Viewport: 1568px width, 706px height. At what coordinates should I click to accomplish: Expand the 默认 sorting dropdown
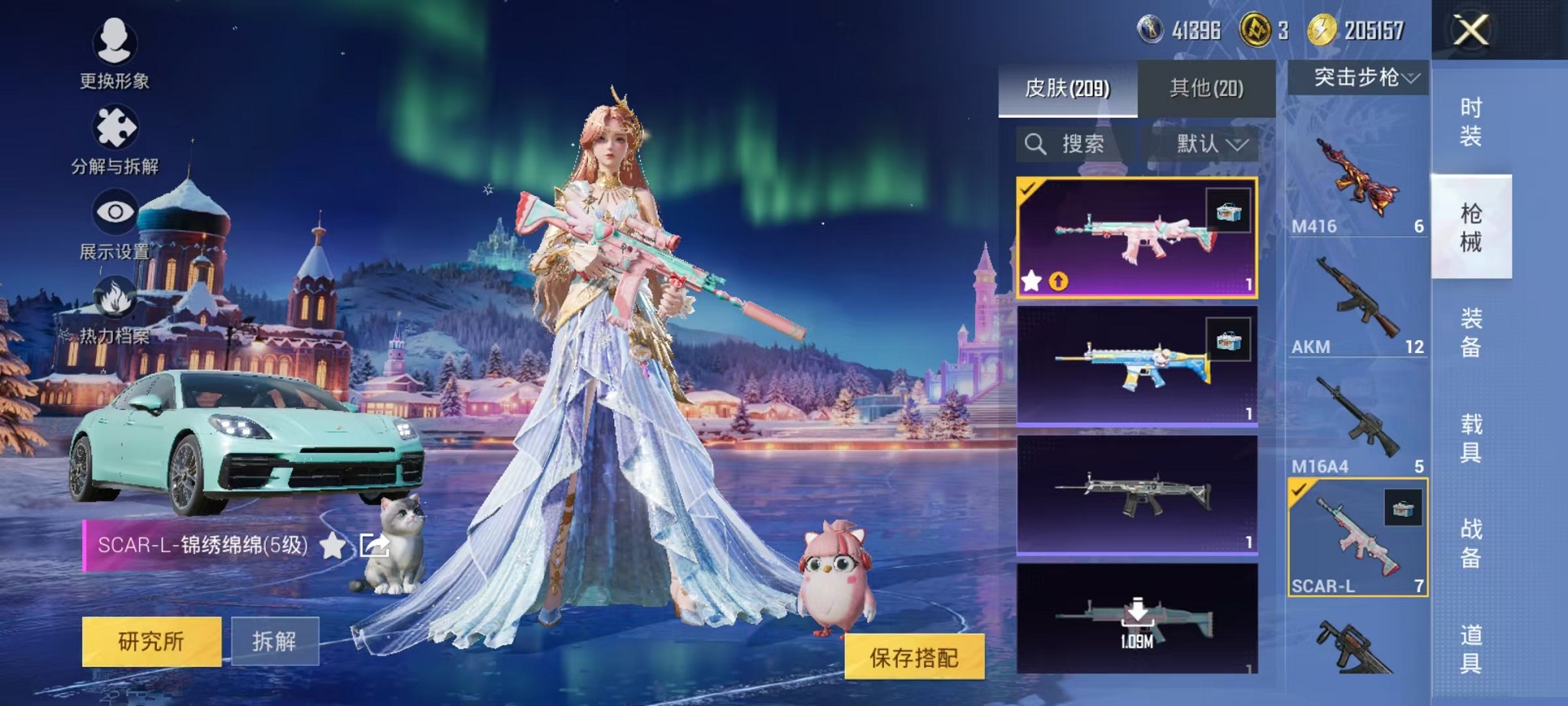1204,145
